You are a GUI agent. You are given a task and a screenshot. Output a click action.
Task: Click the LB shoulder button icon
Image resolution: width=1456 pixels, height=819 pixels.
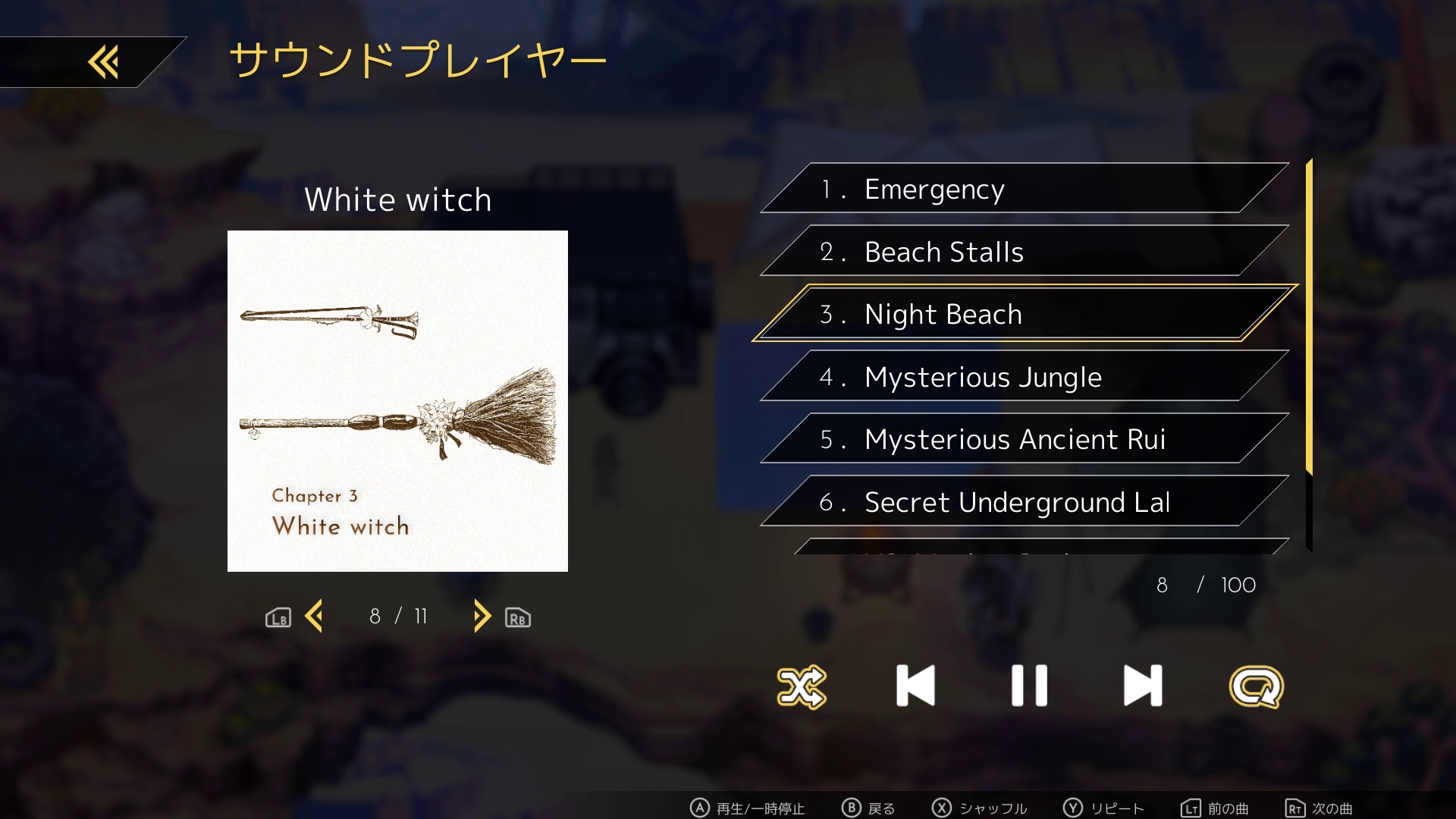[x=278, y=618]
